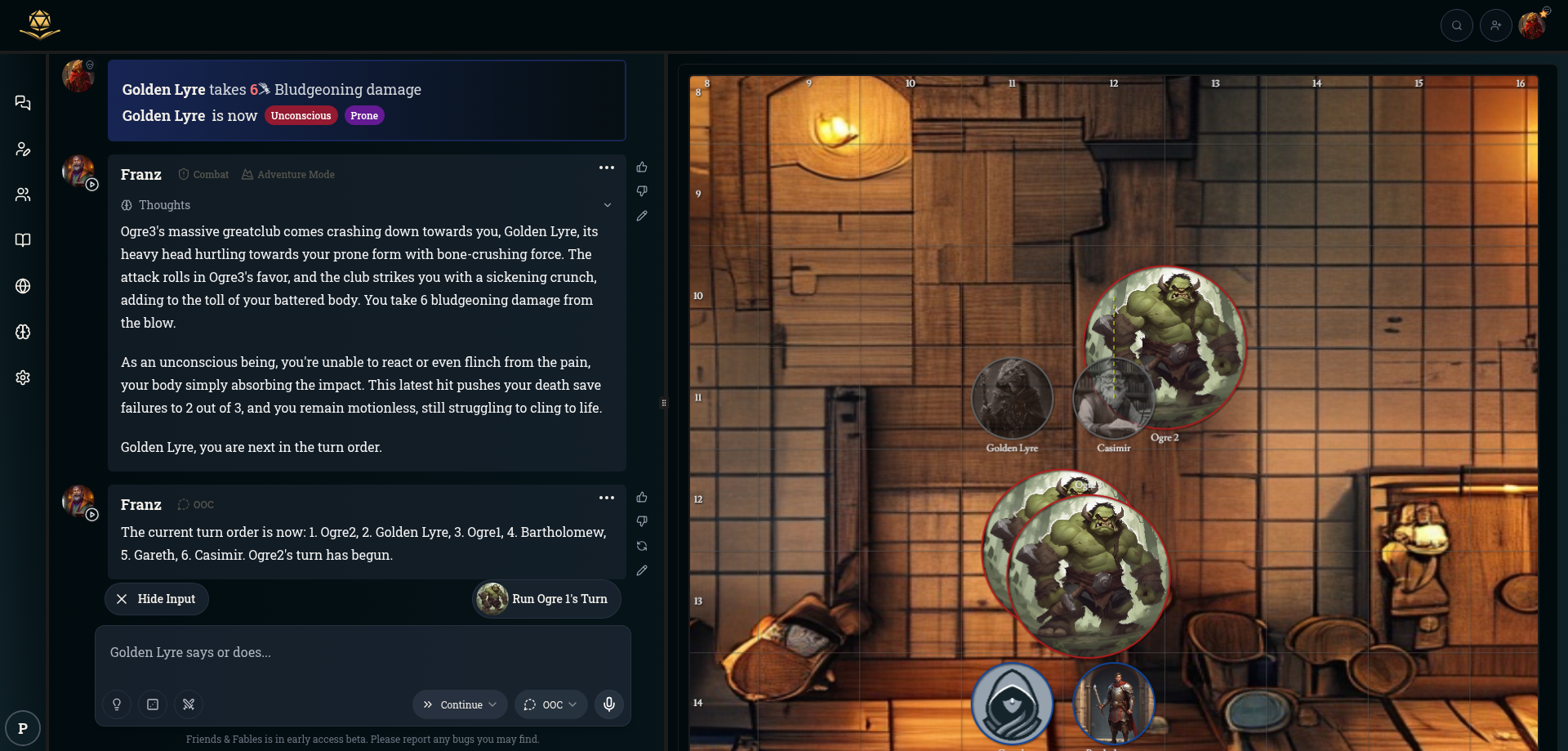Run Ogre 1's Turn
The image size is (1568, 751).
click(x=547, y=599)
